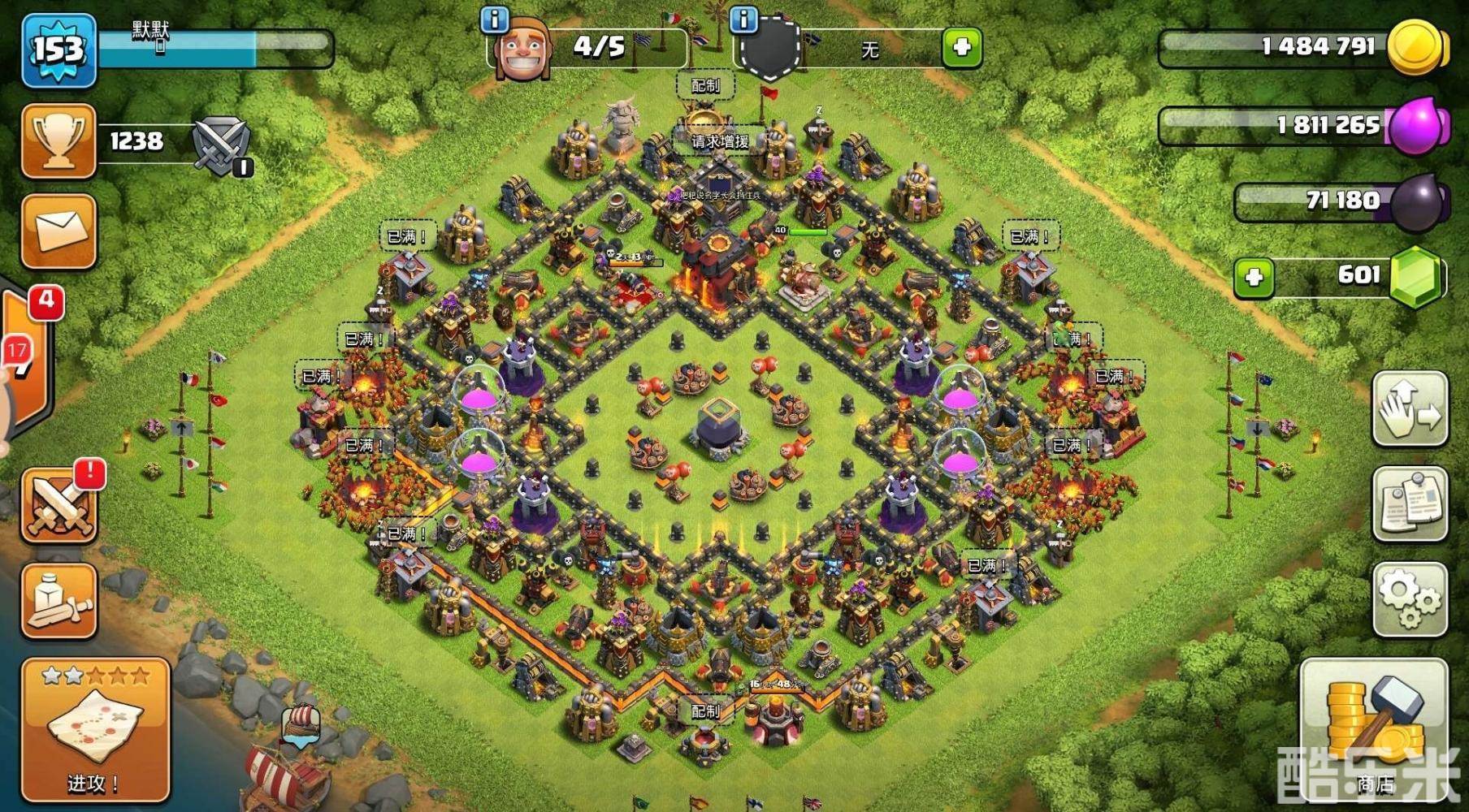Open clan war crossed swords button
The image size is (1469, 812).
click(x=59, y=503)
